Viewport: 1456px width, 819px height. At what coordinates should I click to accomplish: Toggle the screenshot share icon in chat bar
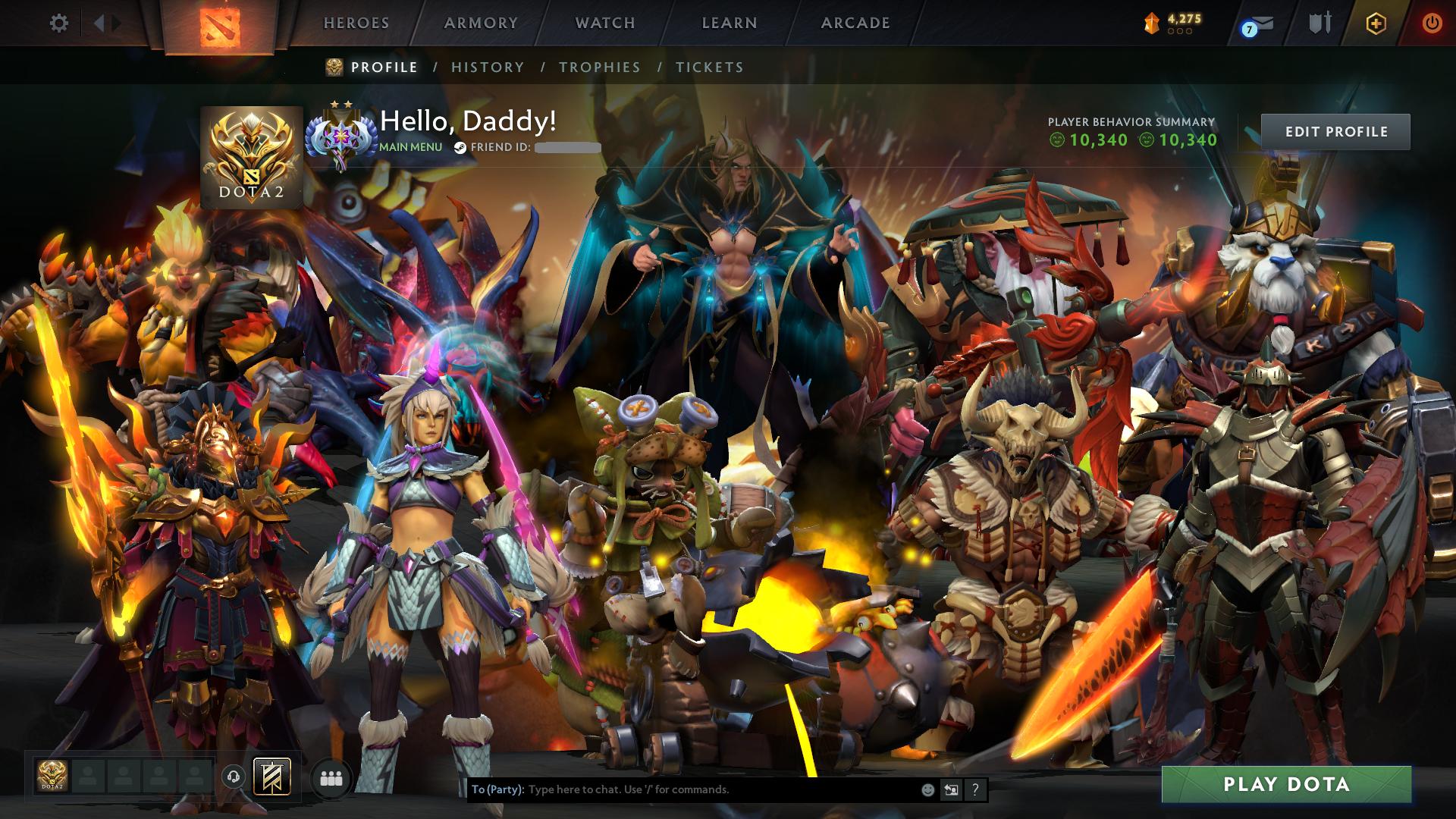(951, 790)
